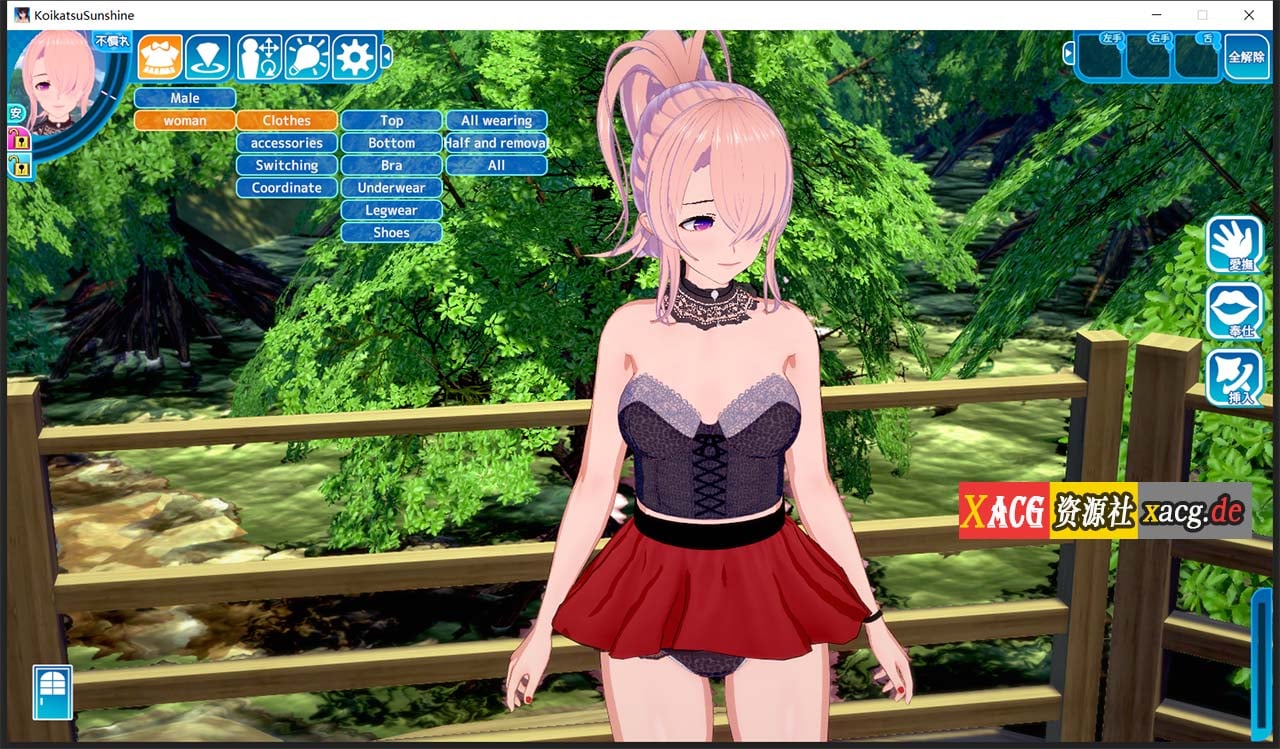Toggle the 安 indicator beside the portrait

15,113
